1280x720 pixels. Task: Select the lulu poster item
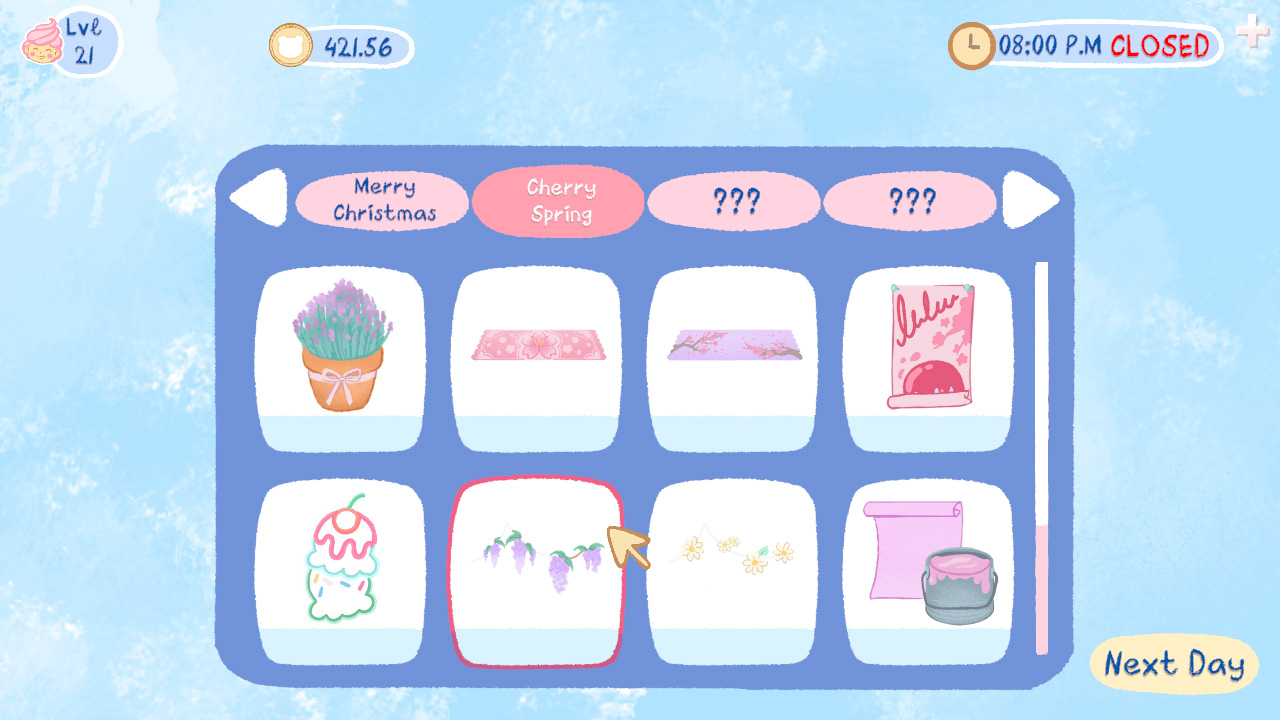click(x=929, y=355)
